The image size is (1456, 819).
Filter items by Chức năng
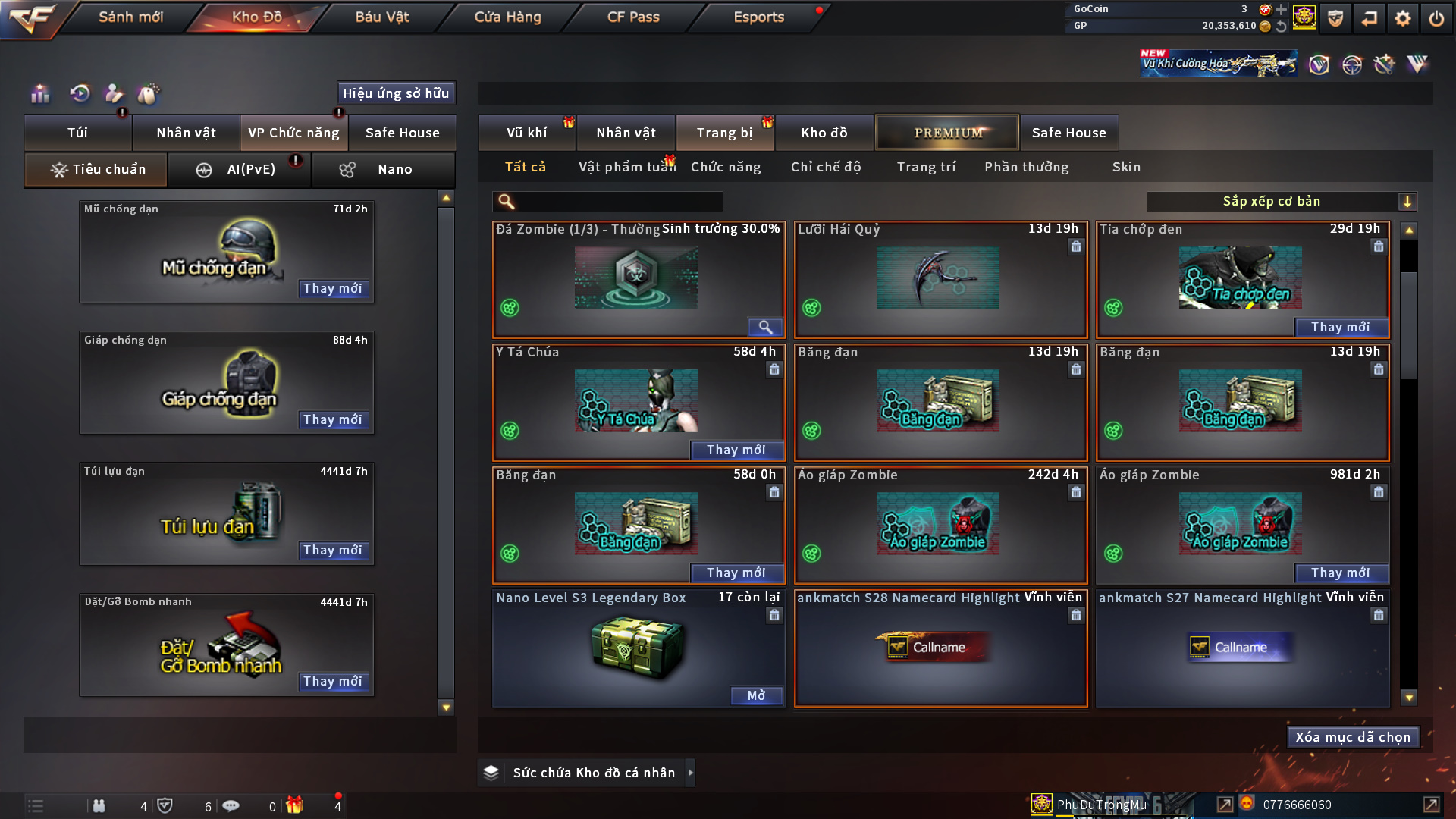click(726, 167)
